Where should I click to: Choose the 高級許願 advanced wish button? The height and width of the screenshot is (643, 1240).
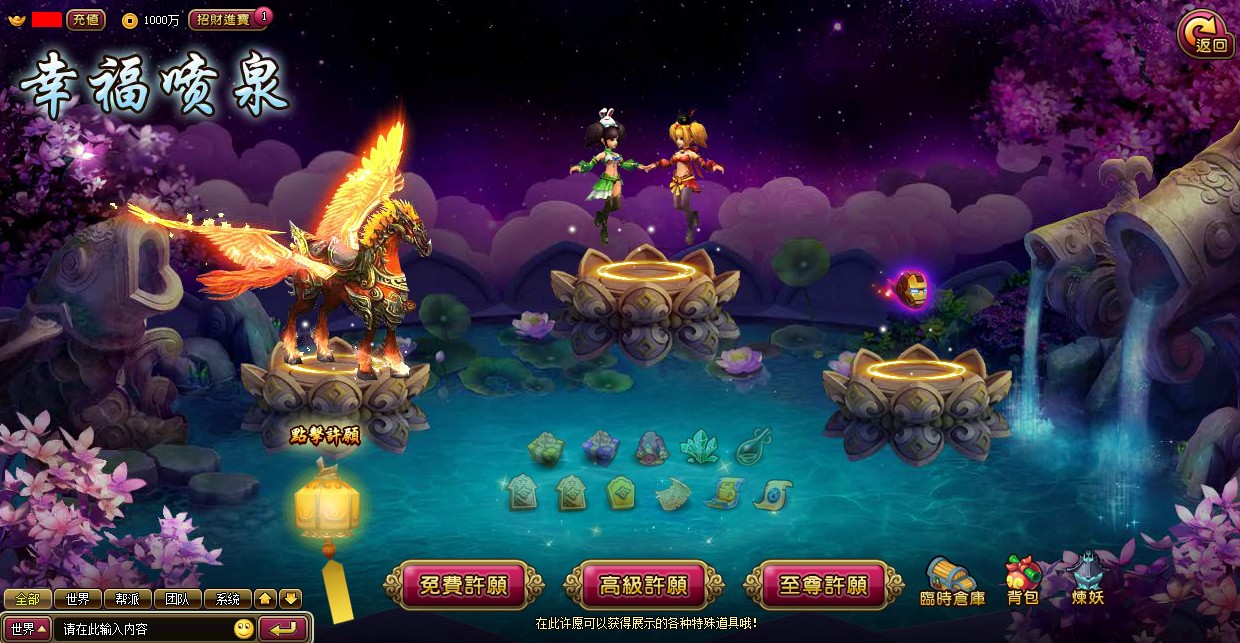[643, 585]
